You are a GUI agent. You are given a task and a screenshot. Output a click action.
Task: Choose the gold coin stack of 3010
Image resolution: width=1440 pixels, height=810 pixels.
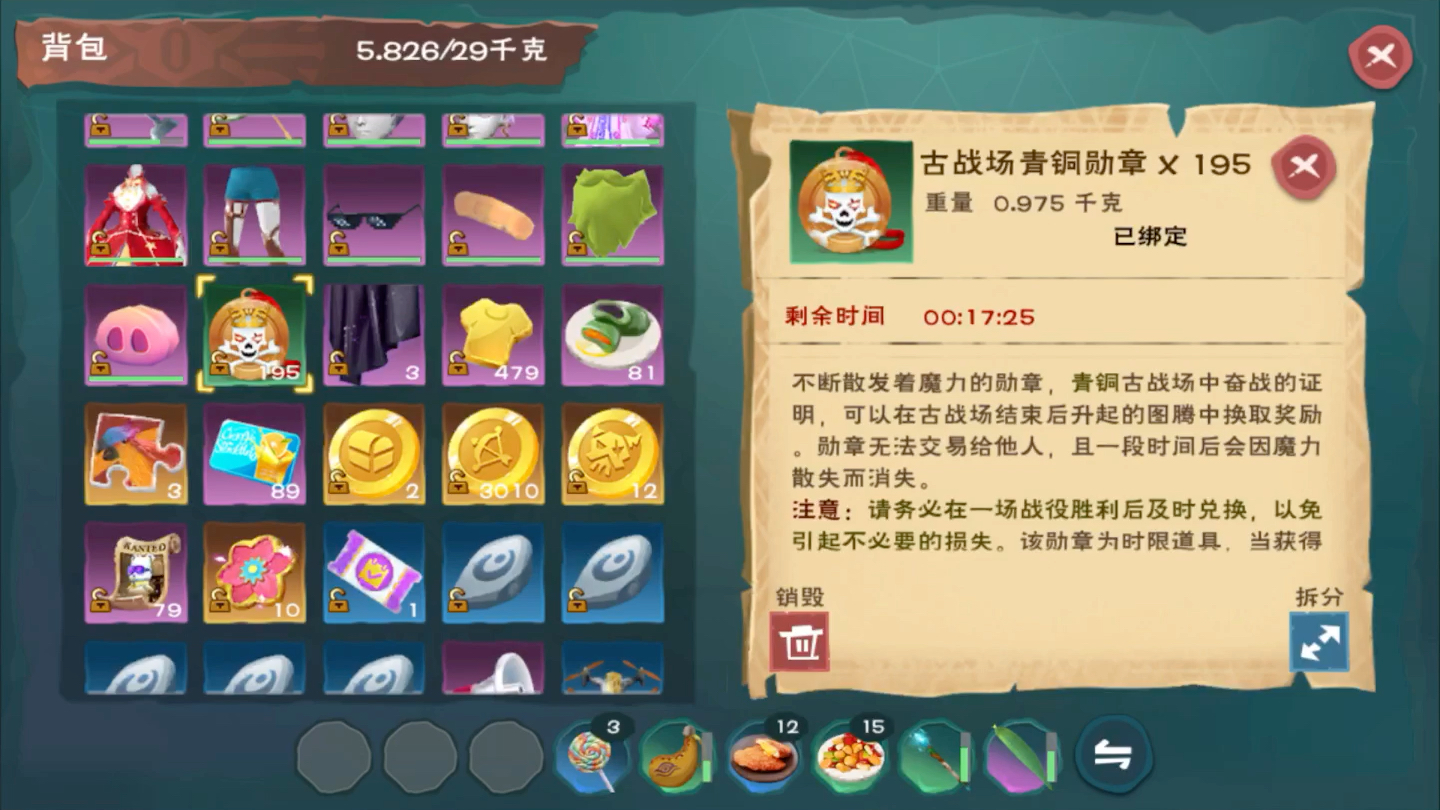(x=494, y=454)
